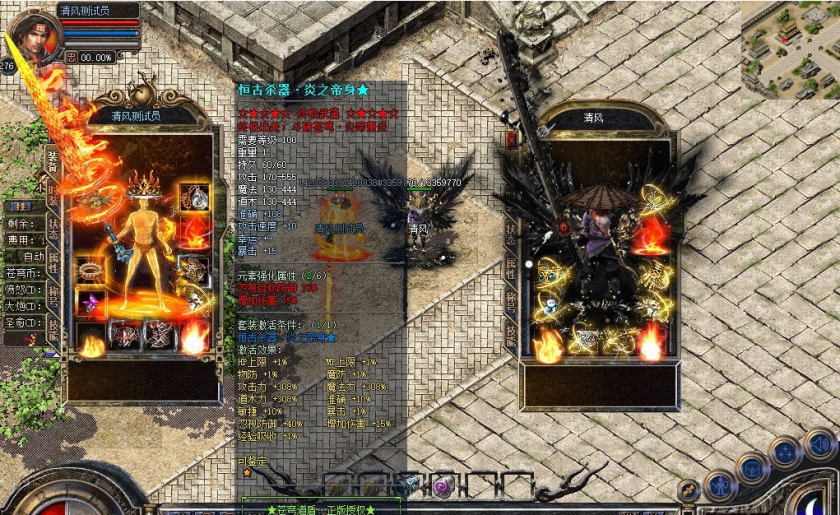Open the 称号 tab on 清风测试员 panel
Image resolution: width=840 pixels, height=515 pixels.
click(53, 297)
